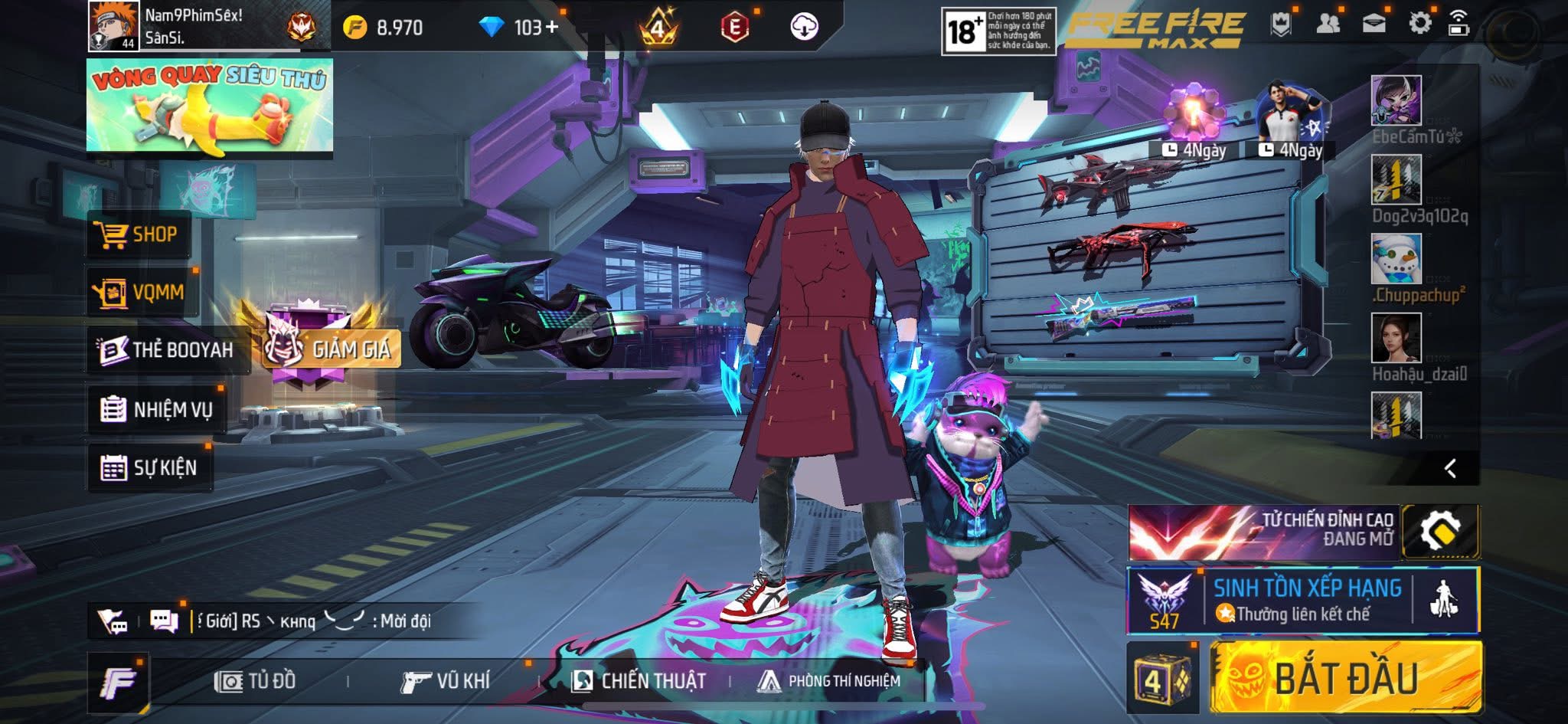Open the Vòng Quay Siêu Thú banner
Screen dimensions: 1568x724
point(209,106)
